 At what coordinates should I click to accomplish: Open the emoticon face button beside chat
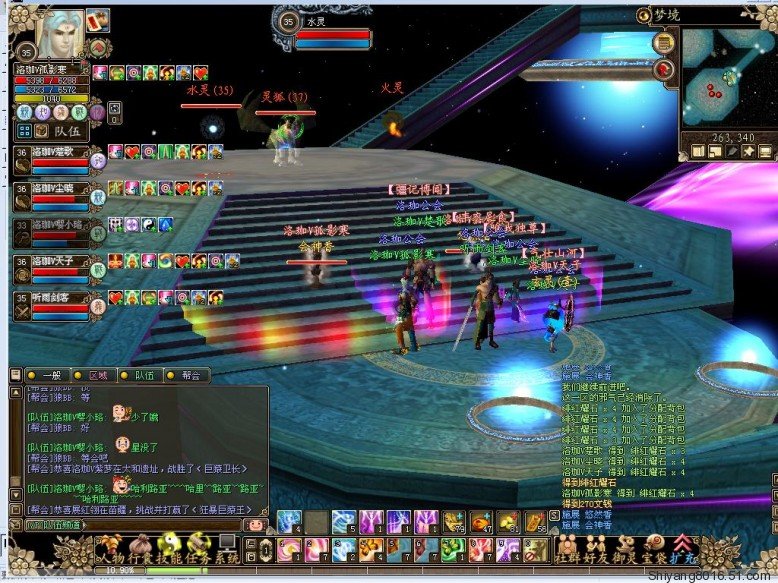click(x=256, y=524)
